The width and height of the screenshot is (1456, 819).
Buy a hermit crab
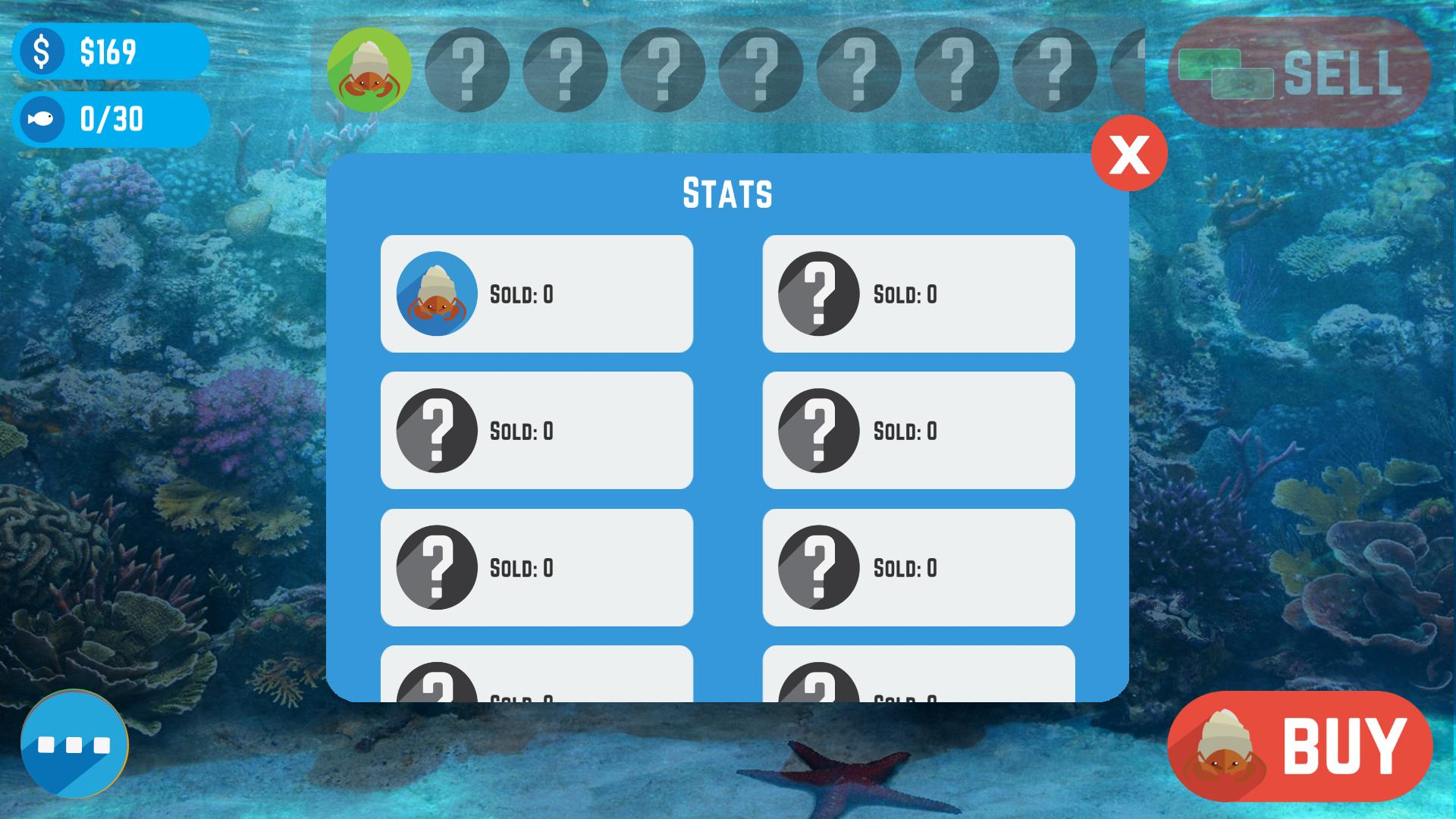coord(1299,745)
